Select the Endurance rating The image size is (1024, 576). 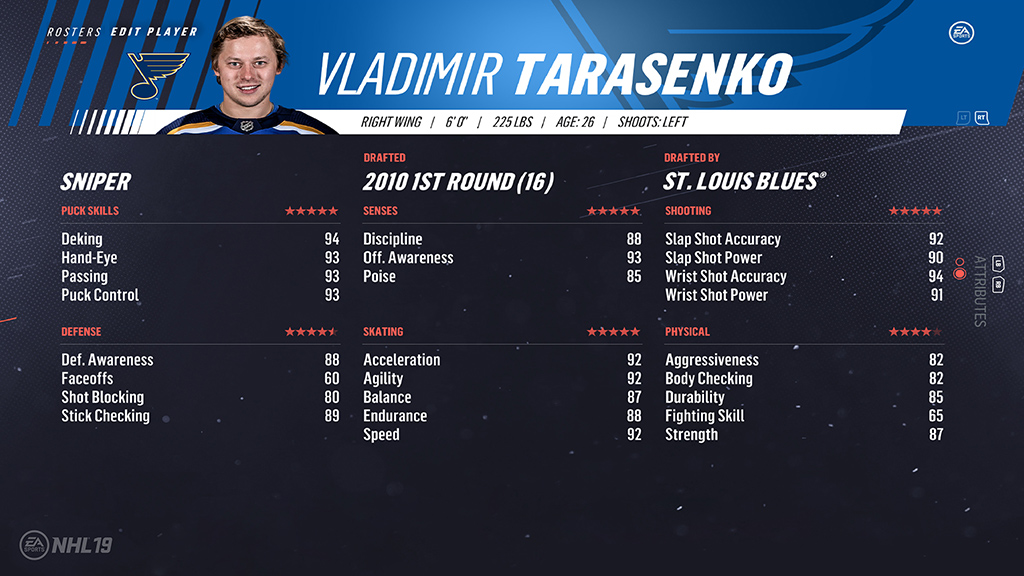click(x=501, y=416)
